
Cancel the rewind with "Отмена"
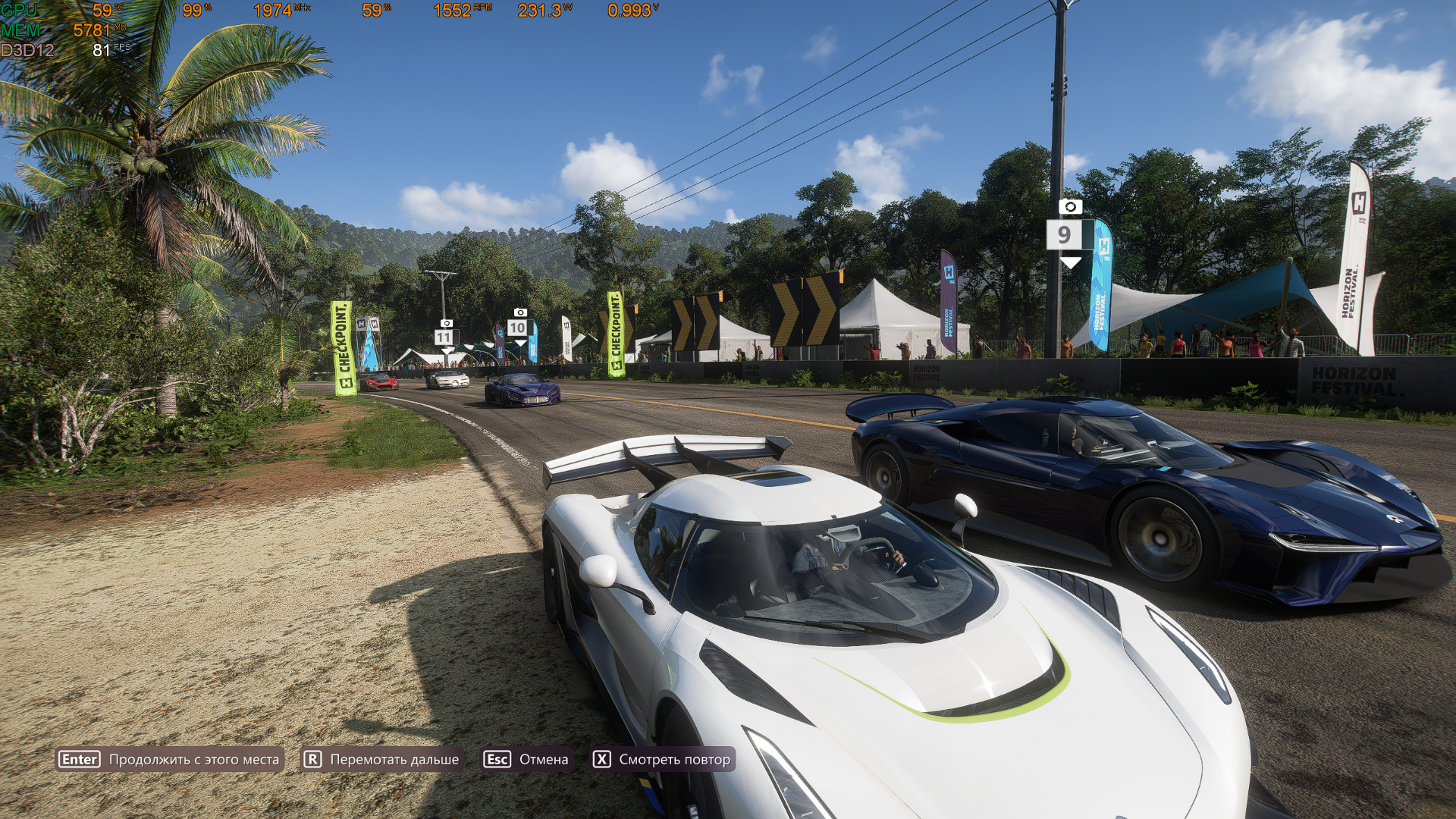click(526, 759)
